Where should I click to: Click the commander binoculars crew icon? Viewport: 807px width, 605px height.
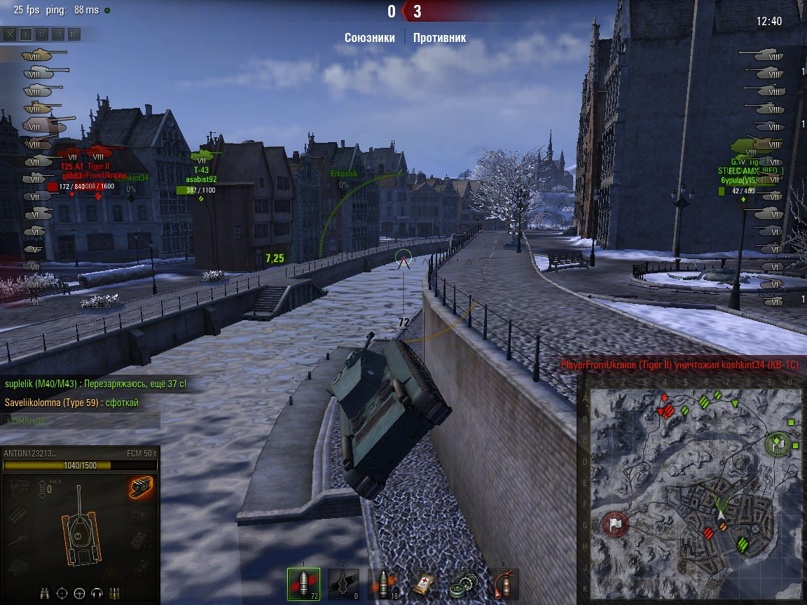point(42,592)
